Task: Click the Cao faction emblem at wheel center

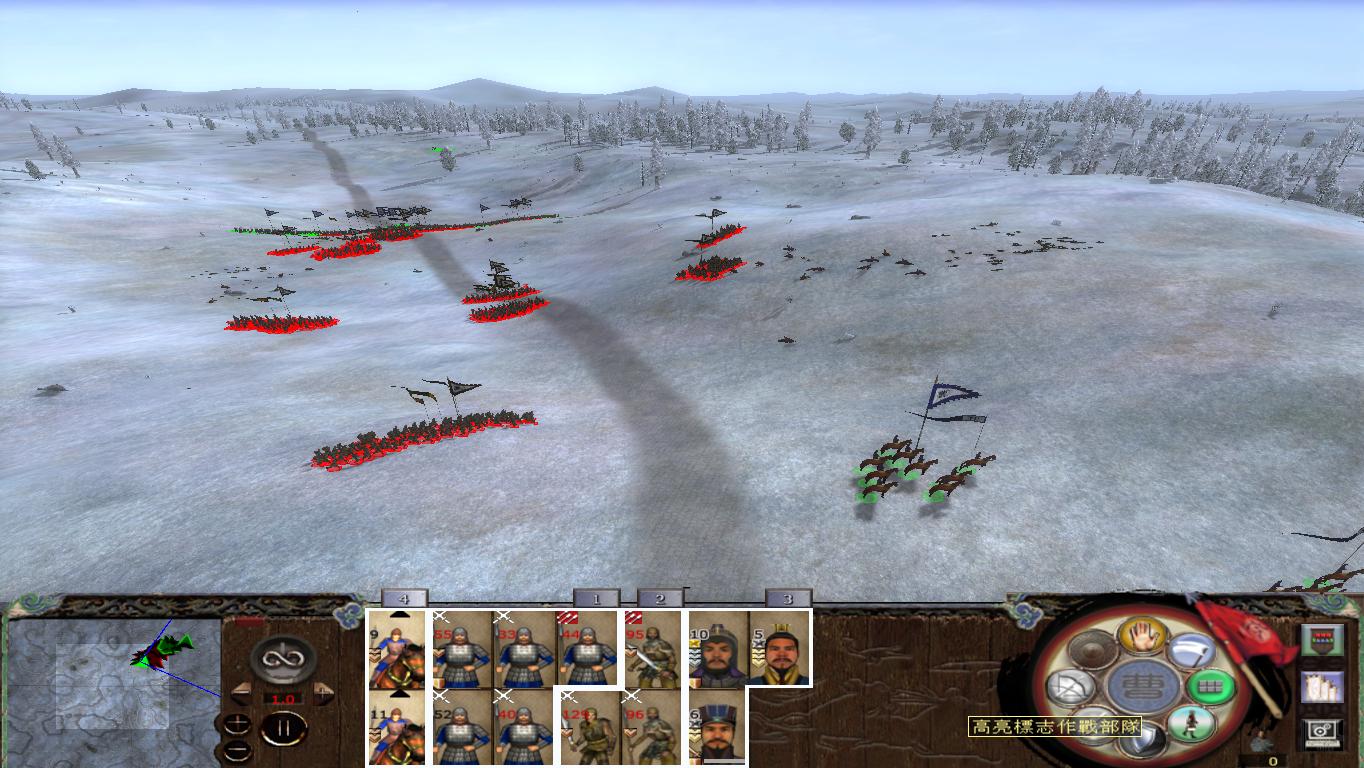Action: tap(1145, 686)
